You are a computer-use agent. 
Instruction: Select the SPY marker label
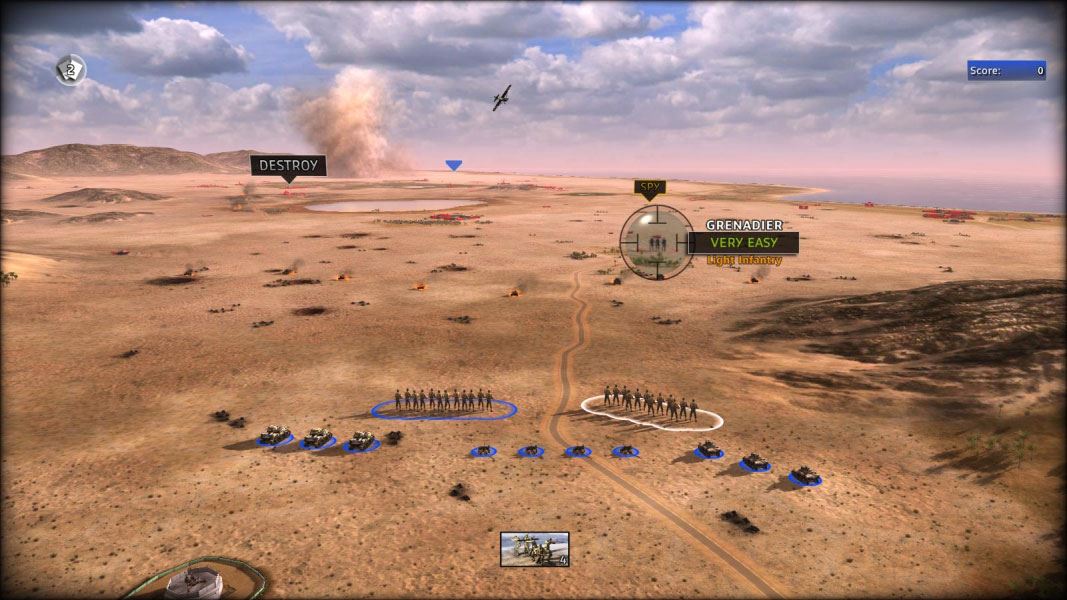649,187
